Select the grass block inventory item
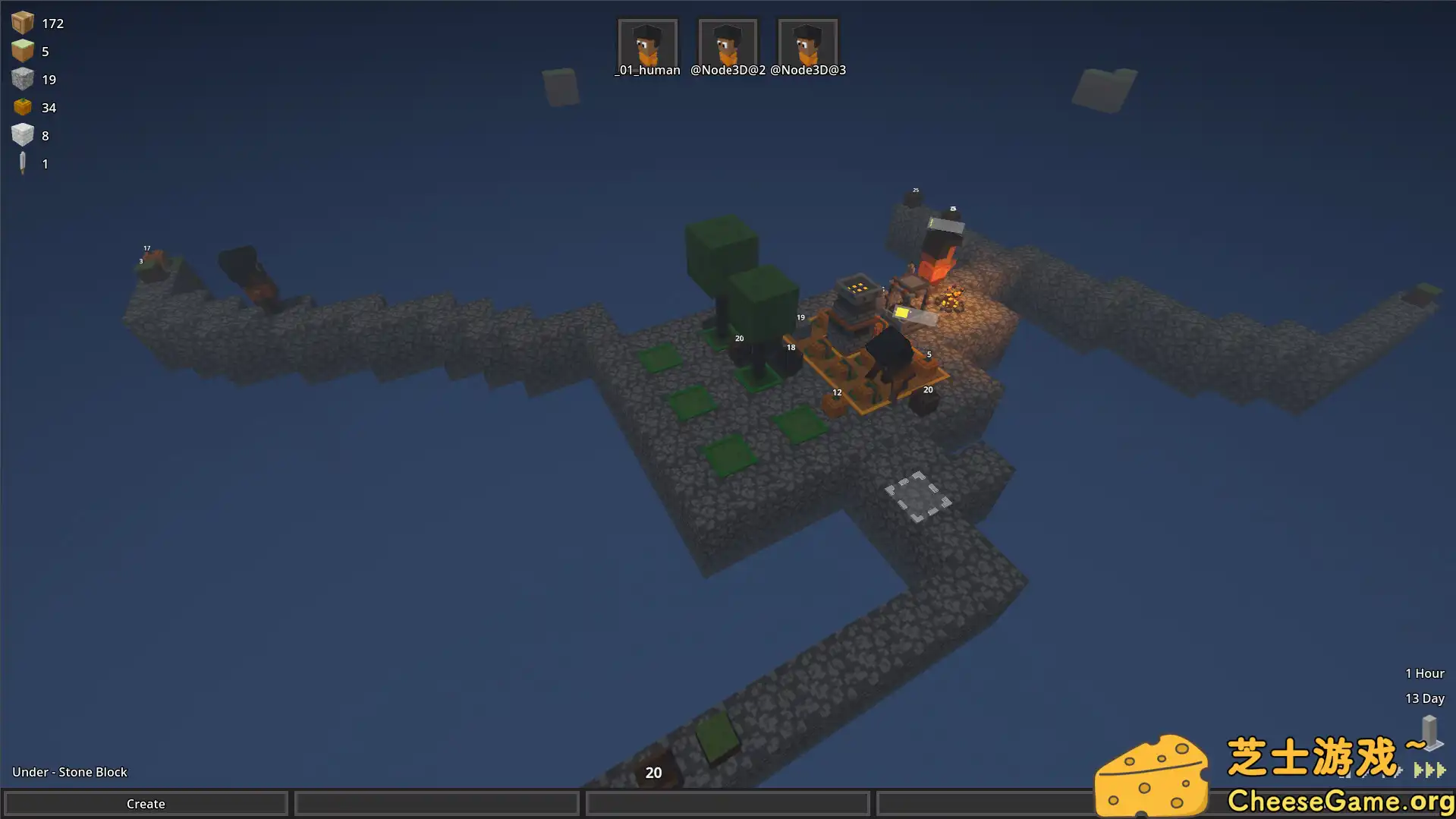This screenshot has height=819, width=1456. [23, 51]
